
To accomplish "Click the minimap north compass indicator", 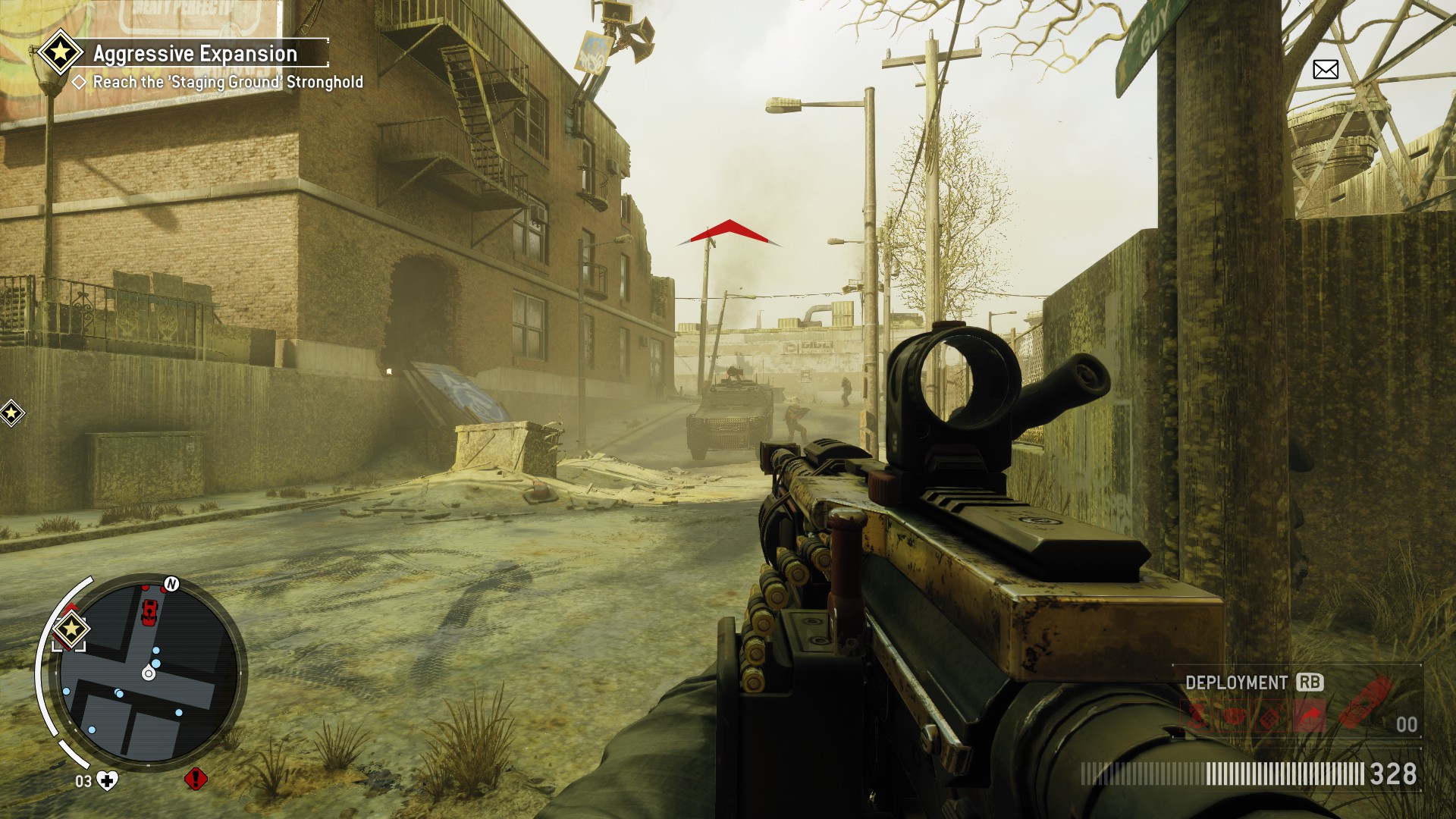I will (x=171, y=584).
